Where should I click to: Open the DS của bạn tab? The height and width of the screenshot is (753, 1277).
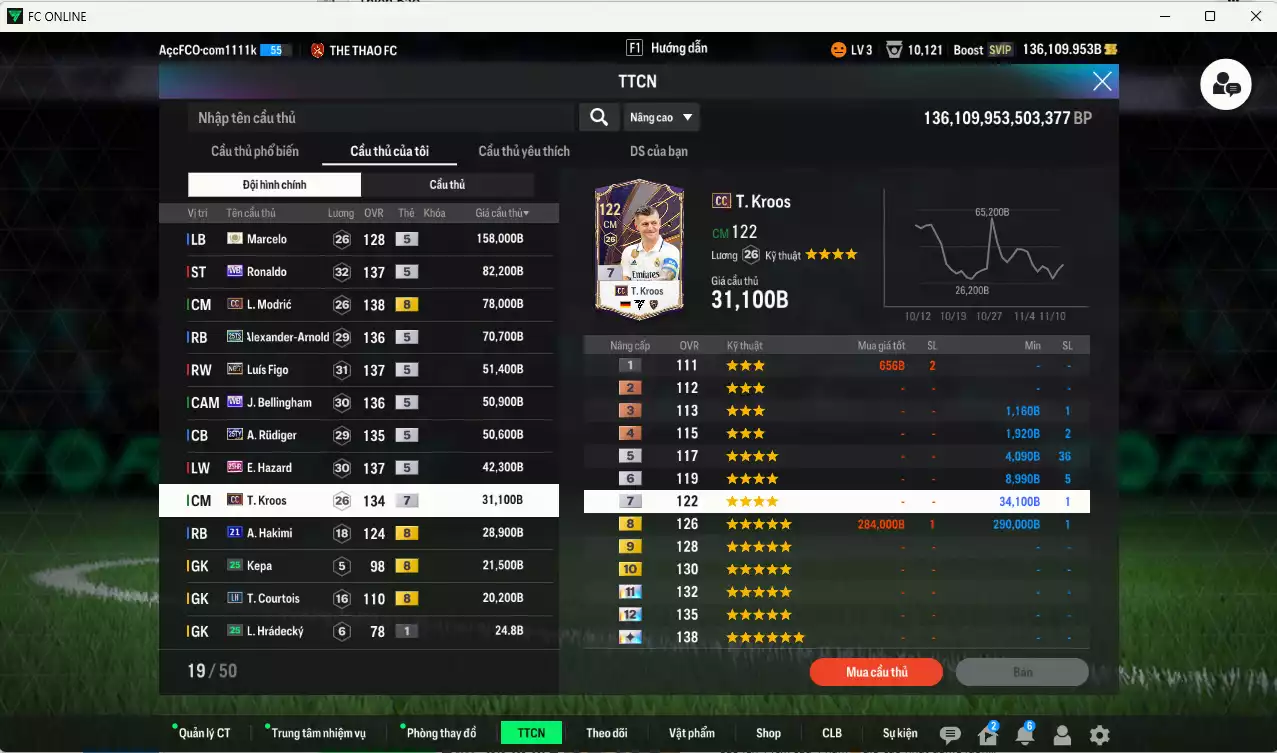[659, 151]
